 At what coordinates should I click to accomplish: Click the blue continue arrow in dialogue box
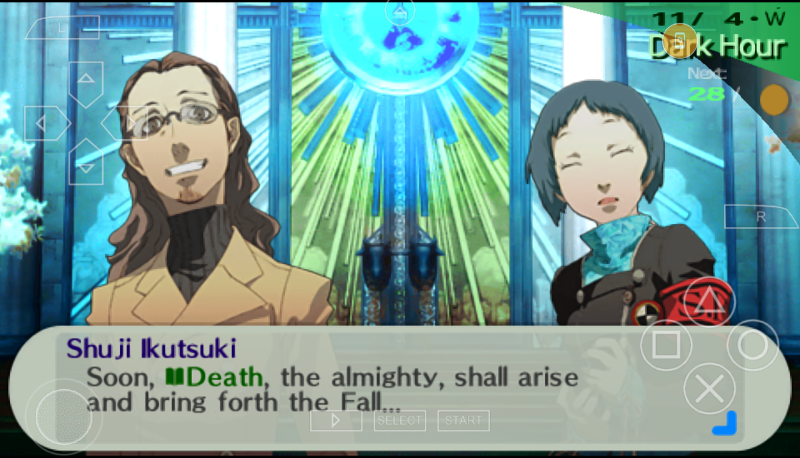[724, 424]
